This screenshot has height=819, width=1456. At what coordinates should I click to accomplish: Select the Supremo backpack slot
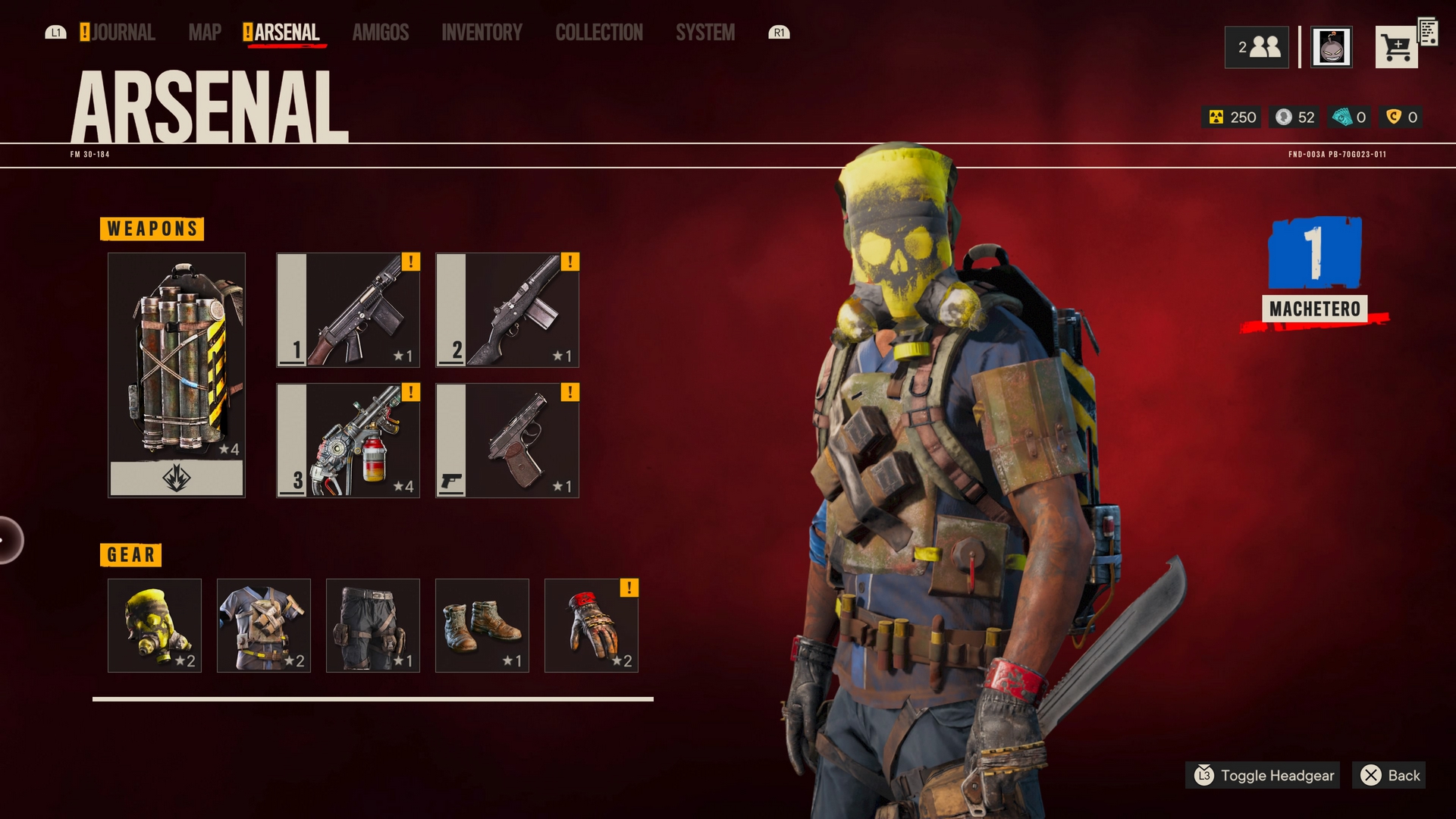[x=177, y=375]
